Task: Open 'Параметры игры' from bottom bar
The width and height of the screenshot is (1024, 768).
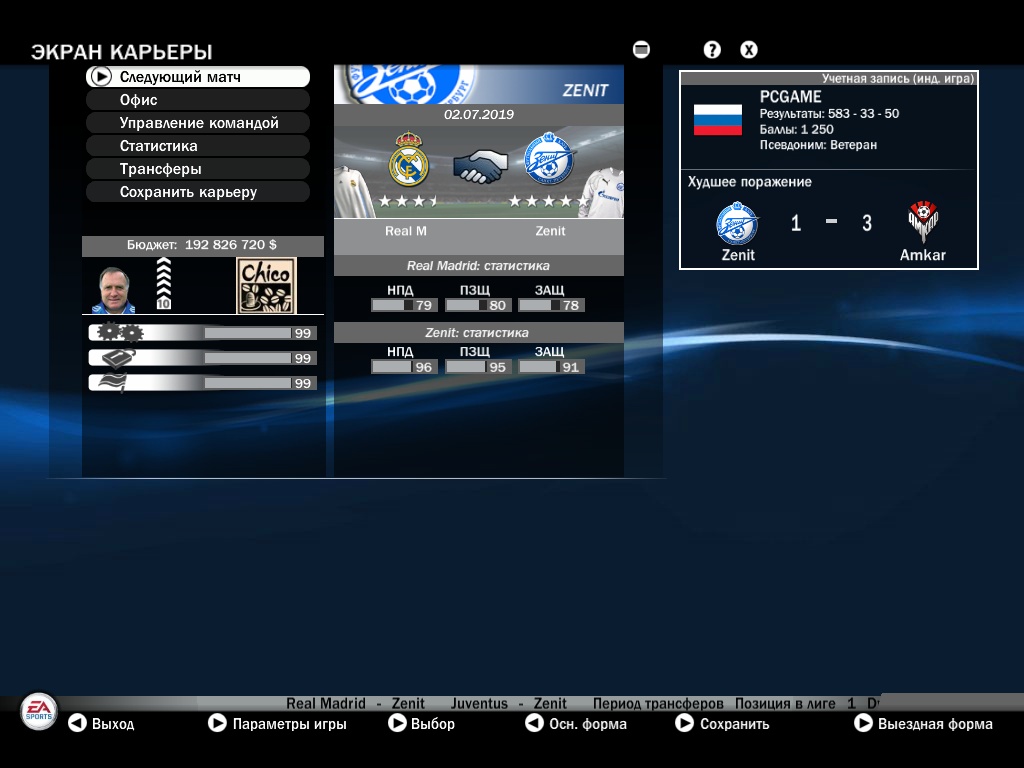Action: [x=278, y=724]
